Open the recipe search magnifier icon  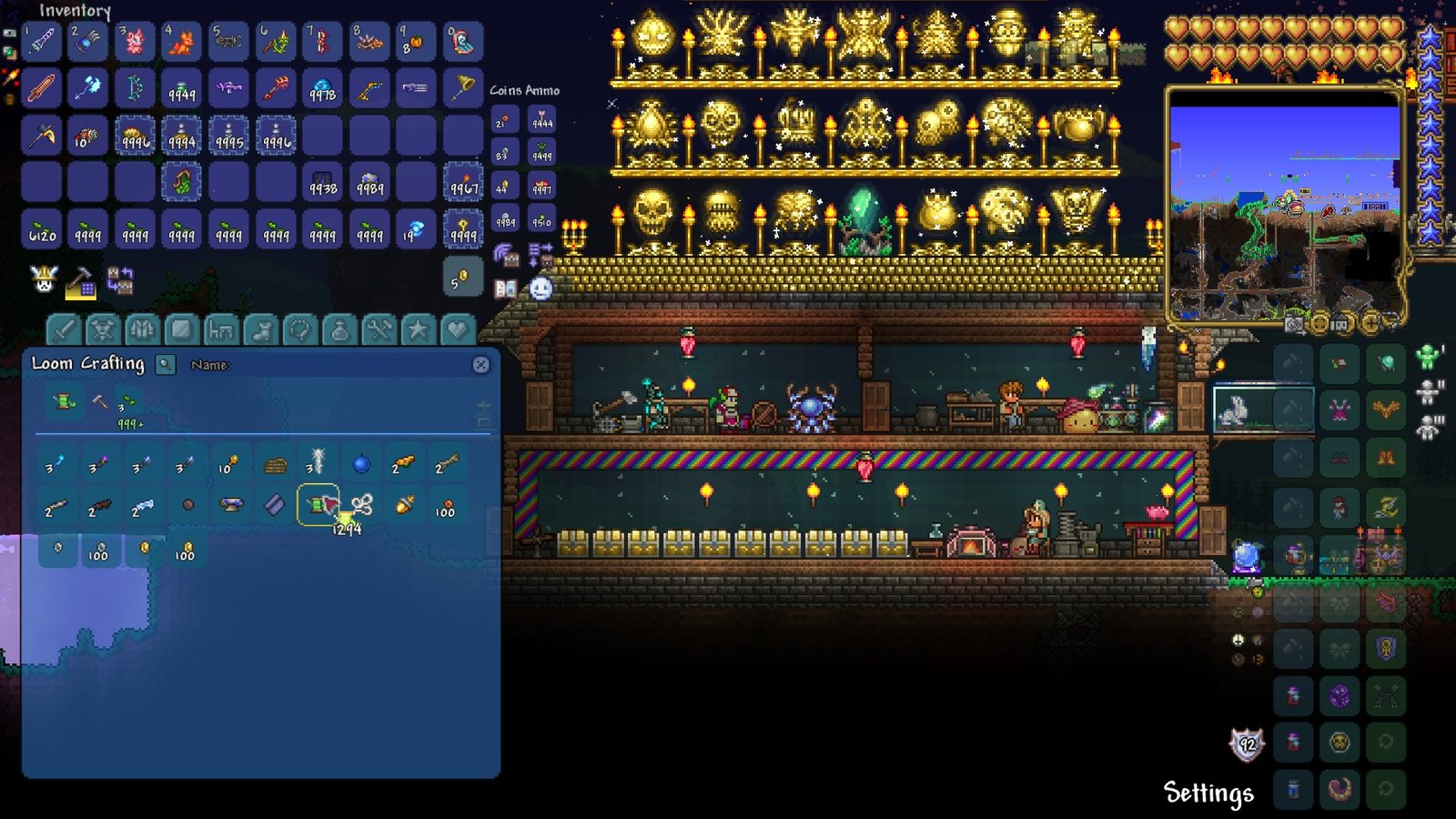[x=165, y=366]
